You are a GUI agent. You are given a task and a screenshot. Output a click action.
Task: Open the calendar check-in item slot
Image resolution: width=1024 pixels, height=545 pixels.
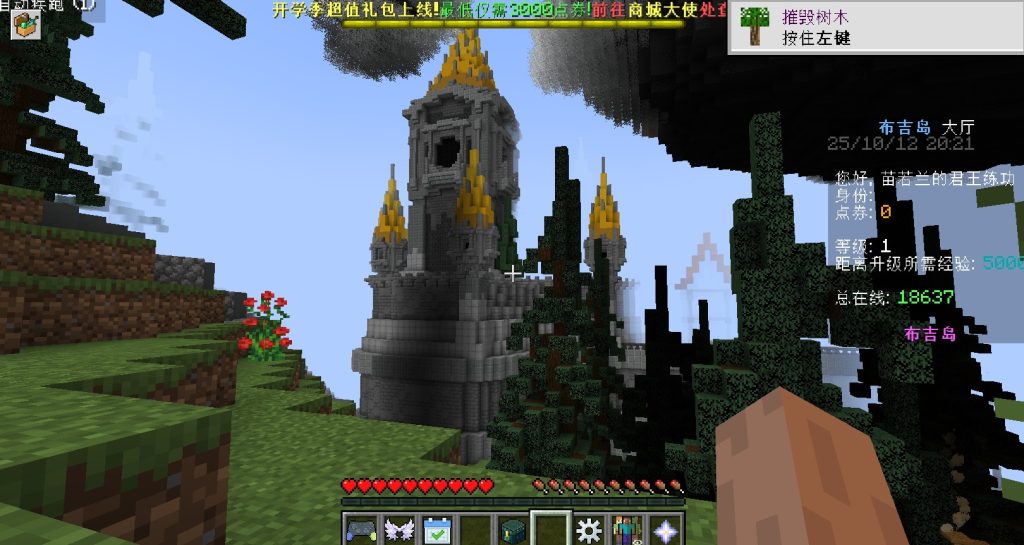click(438, 529)
